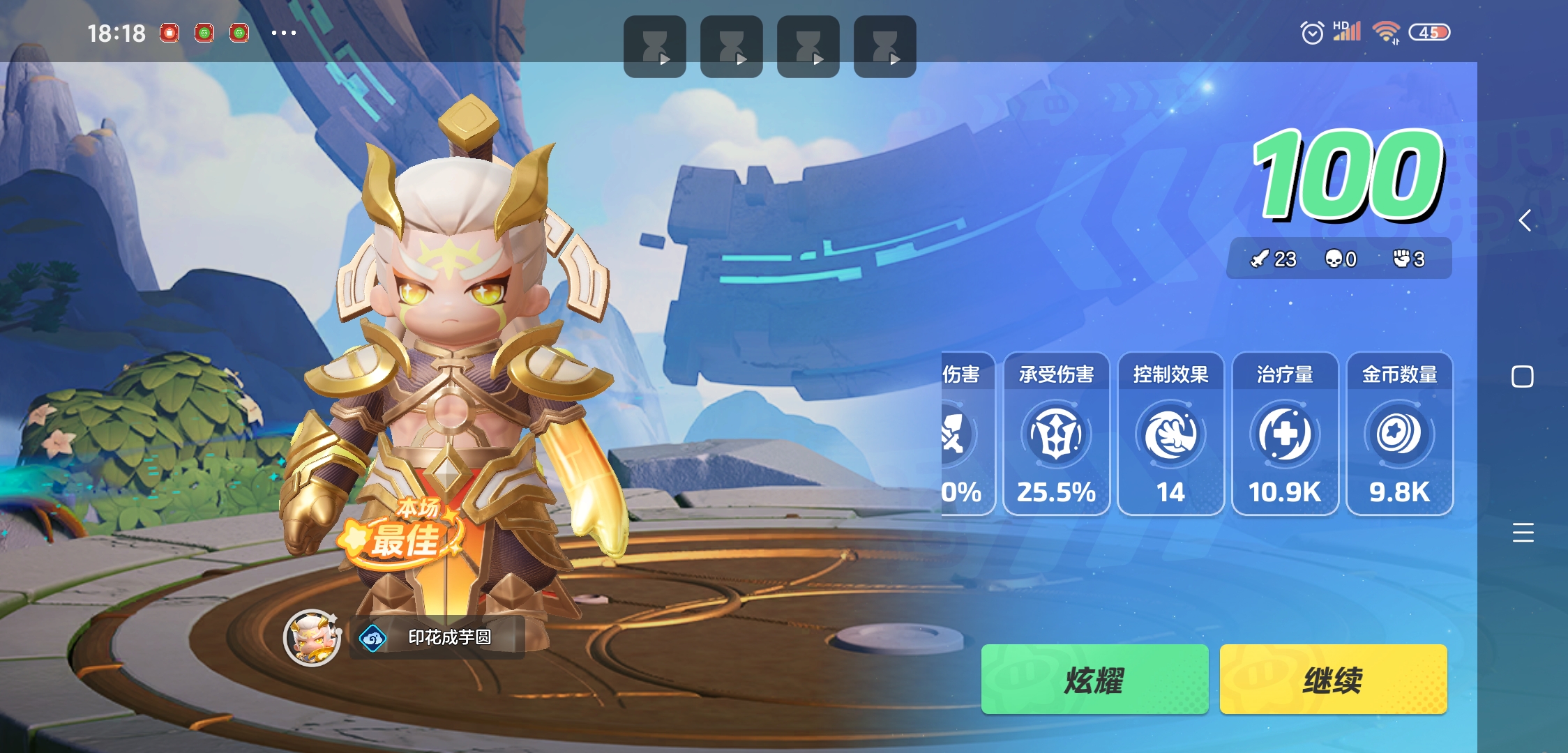Open the 承受伤害 damage taken stat card

[x=1056, y=434]
